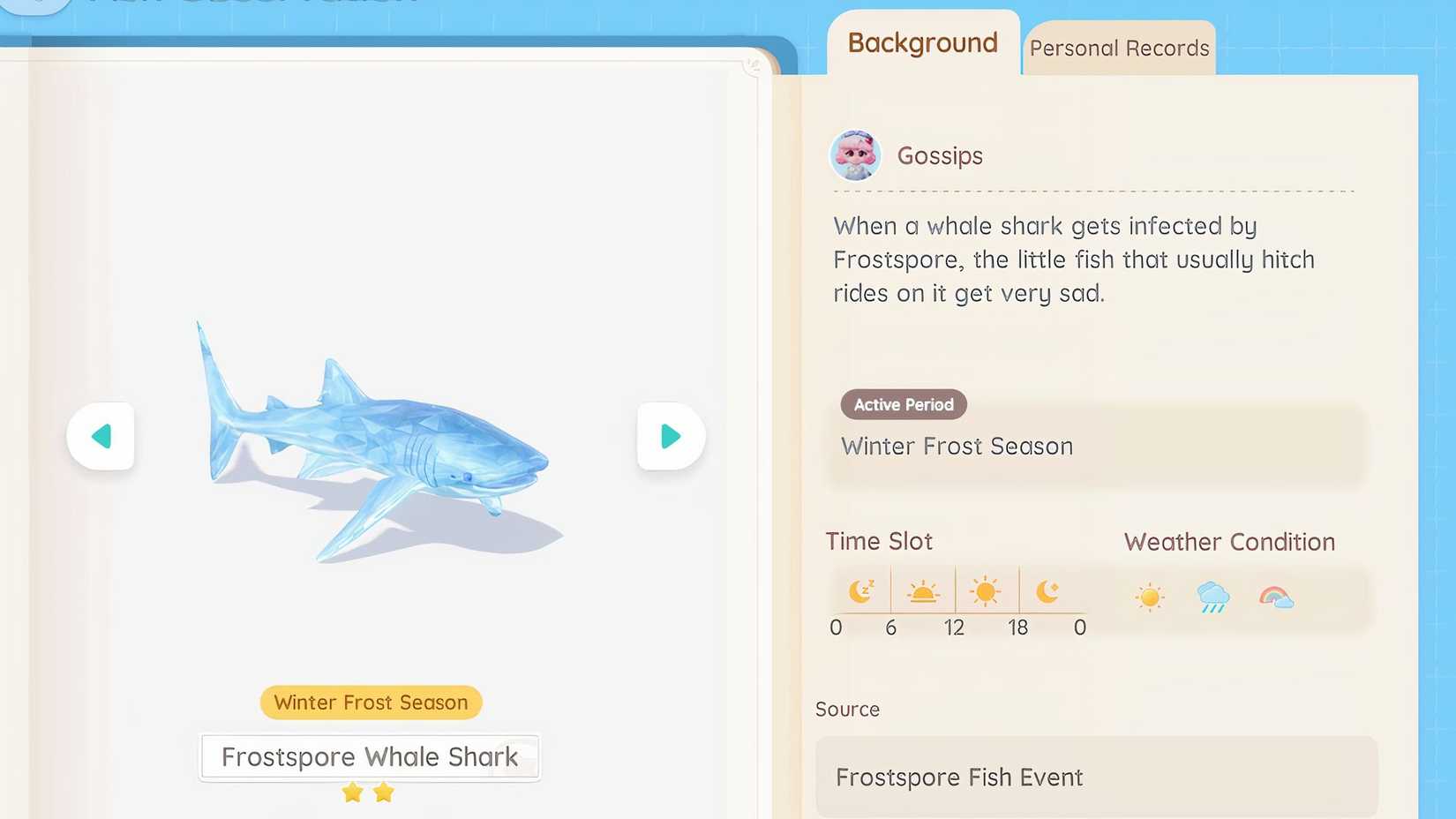Screen dimensions: 1456x819
Task: Select the evening moon time slot icon
Action: [x=1050, y=590]
